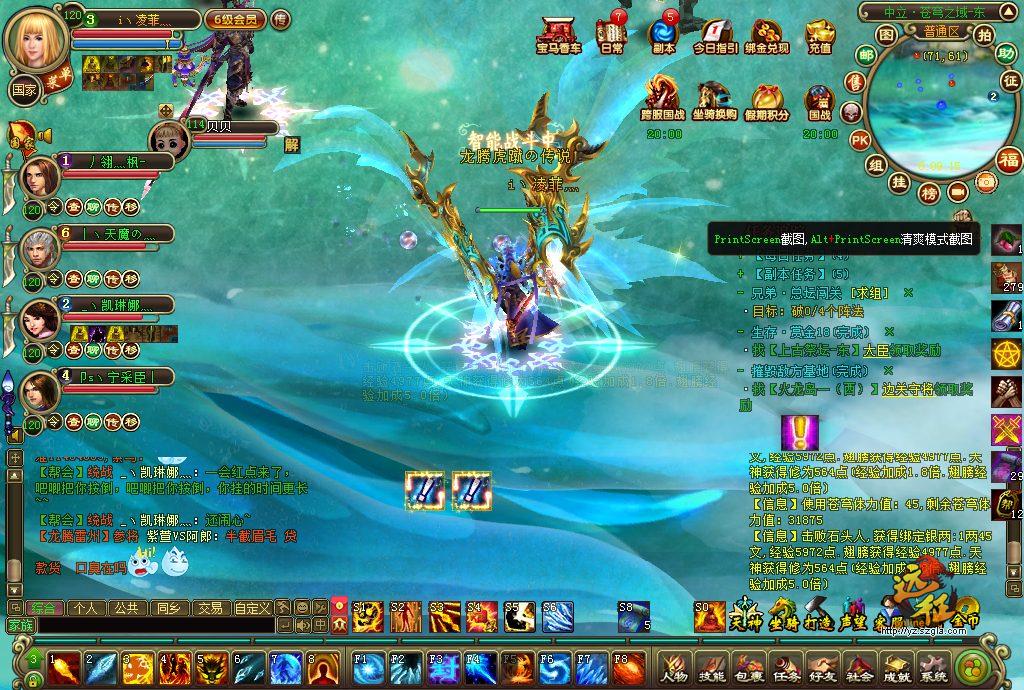Open the 宝马香车 event icon
This screenshot has height=690, width=1024.
[x=558, y=35]
